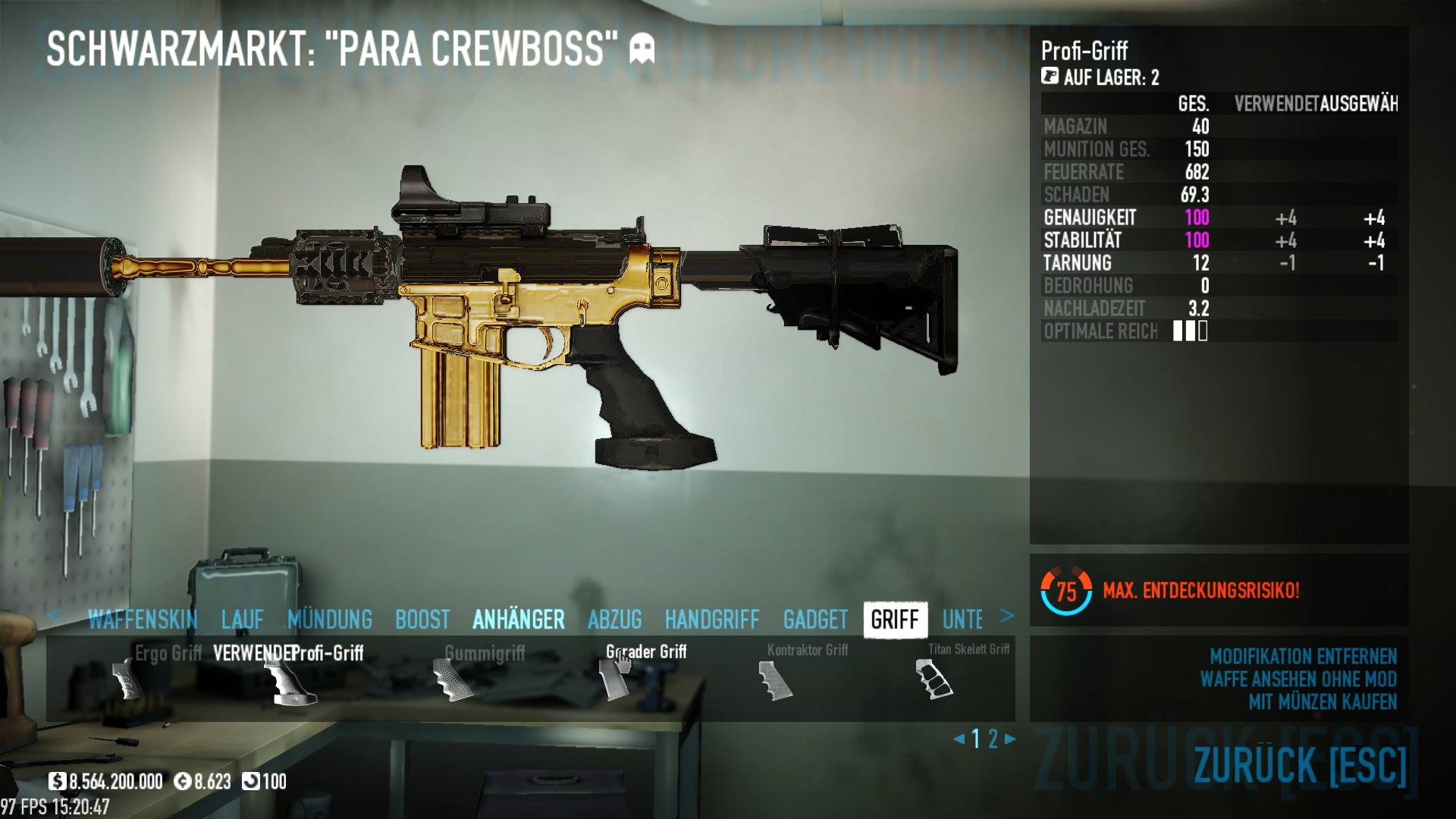Go to page 2 of grips

pyautogui.click(x=993, y=739)
